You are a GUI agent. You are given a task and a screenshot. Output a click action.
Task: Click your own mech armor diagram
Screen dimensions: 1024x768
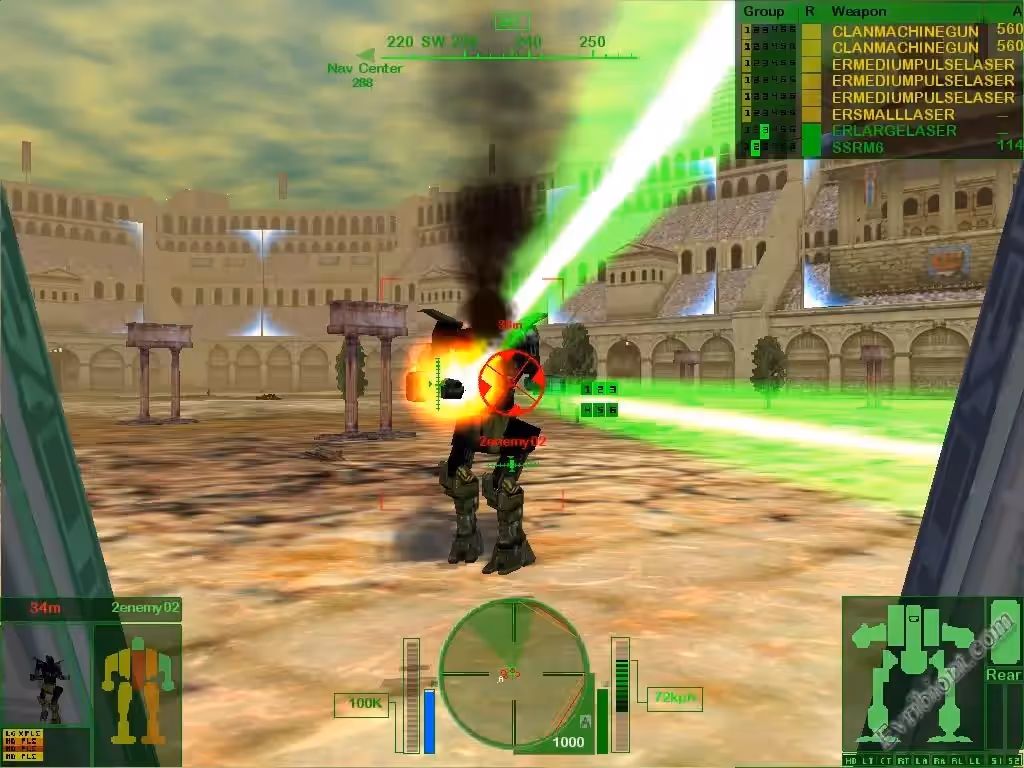[912, 670]
